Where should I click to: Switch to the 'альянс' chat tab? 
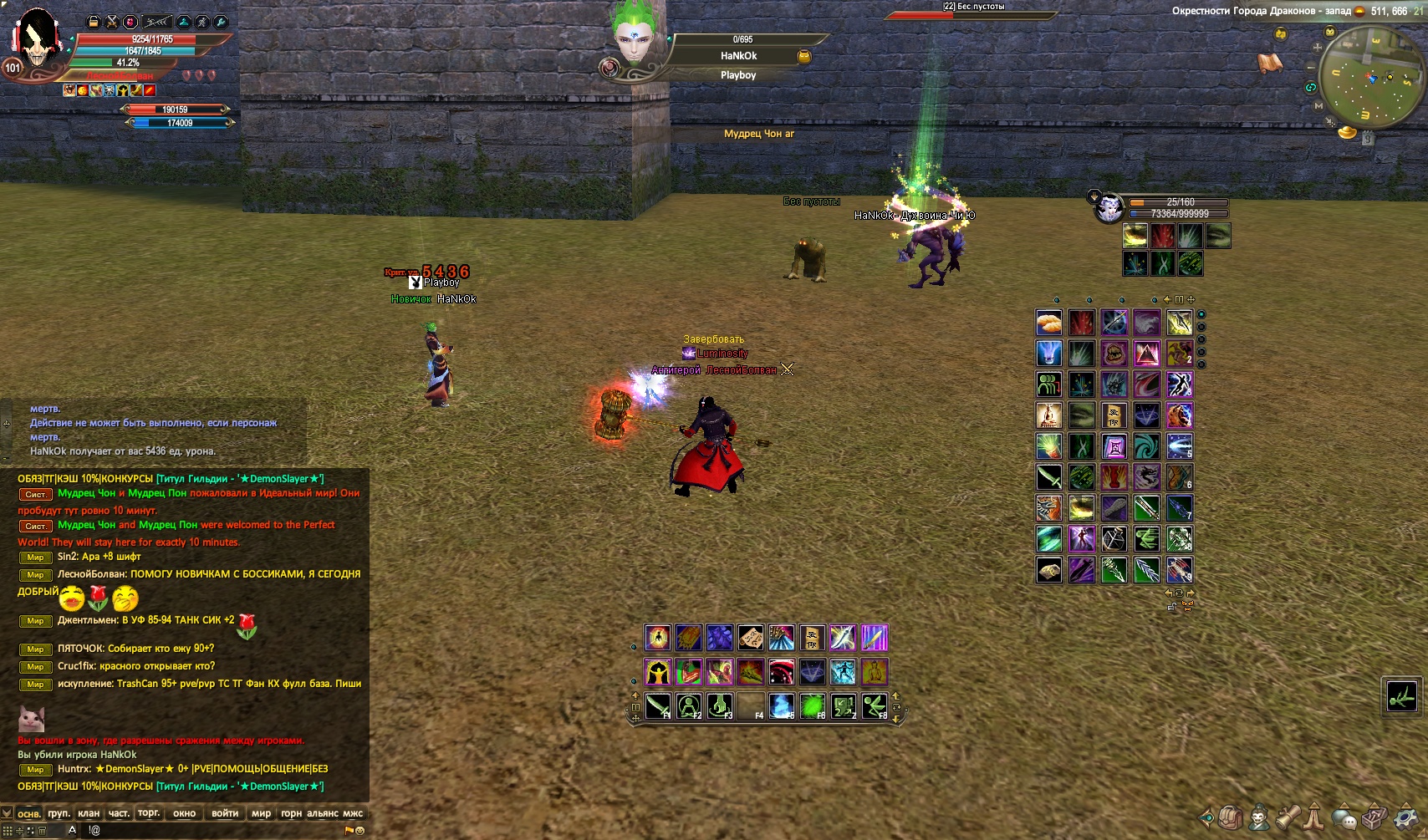[x=323, y=813]
